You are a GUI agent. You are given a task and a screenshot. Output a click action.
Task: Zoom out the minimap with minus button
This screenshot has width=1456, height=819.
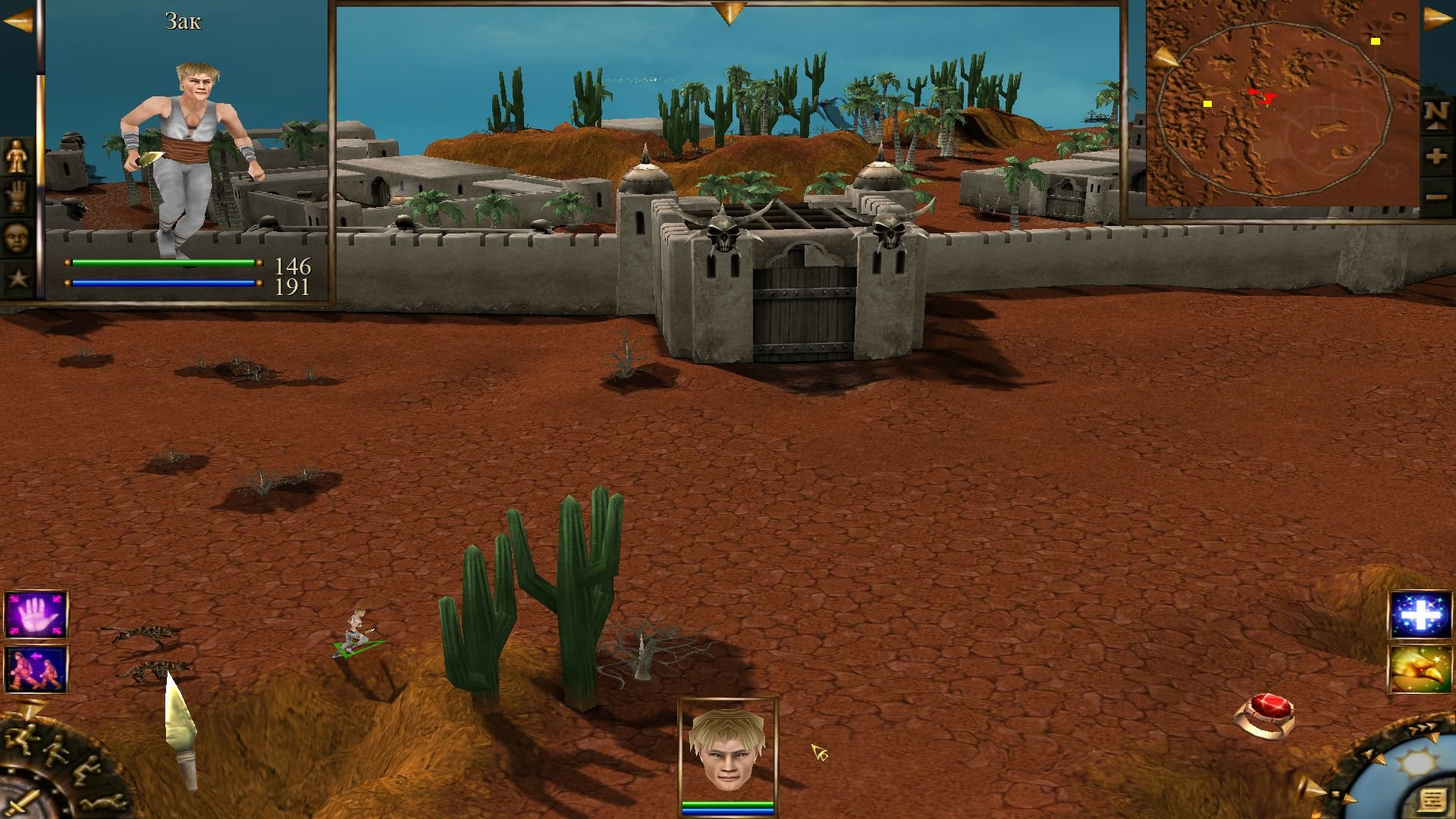(1436, 198)
